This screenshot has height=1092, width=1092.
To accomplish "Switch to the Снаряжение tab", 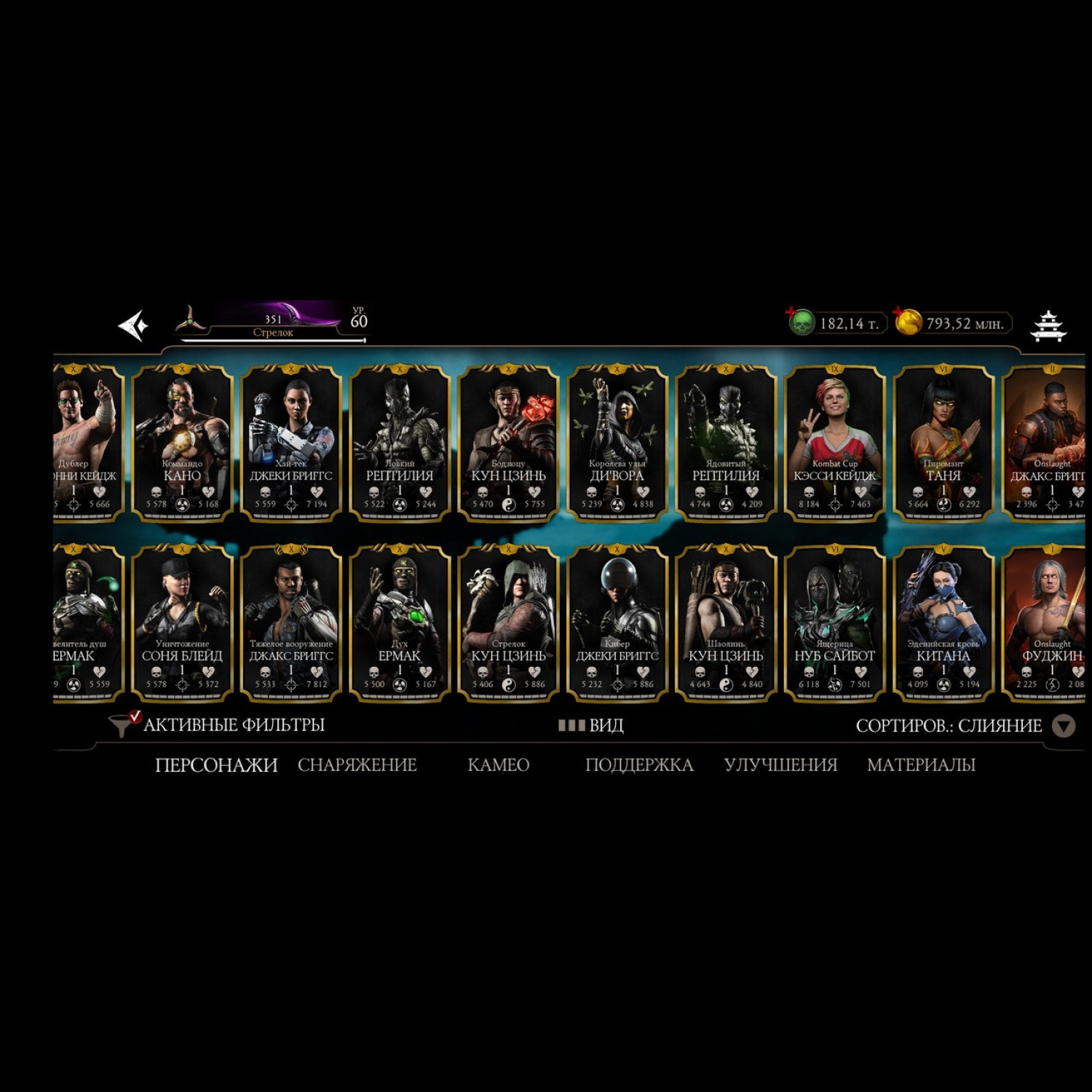I will [357, 765].
